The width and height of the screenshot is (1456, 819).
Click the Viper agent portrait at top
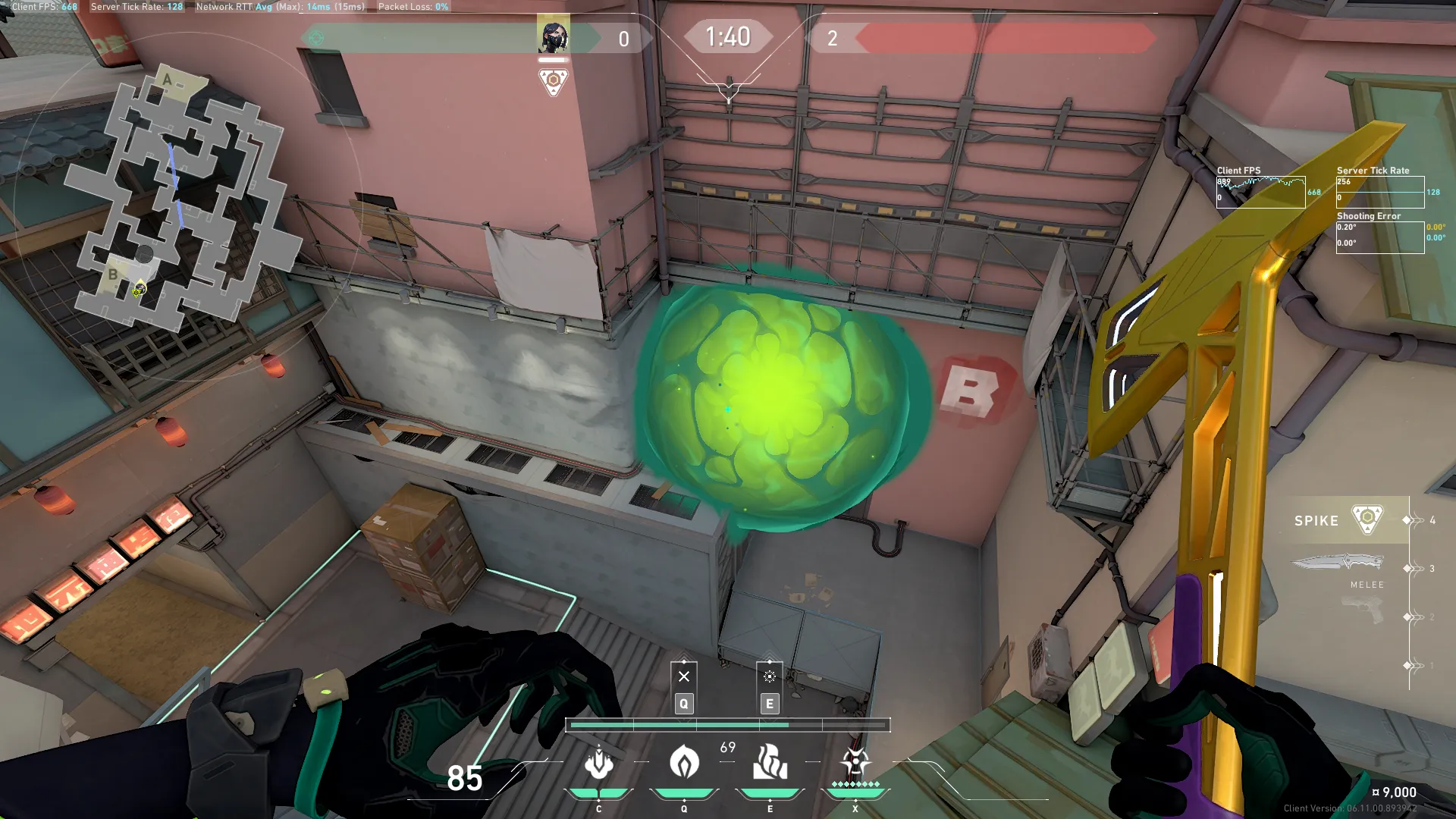pyautogui.click(x=553, y=36)
